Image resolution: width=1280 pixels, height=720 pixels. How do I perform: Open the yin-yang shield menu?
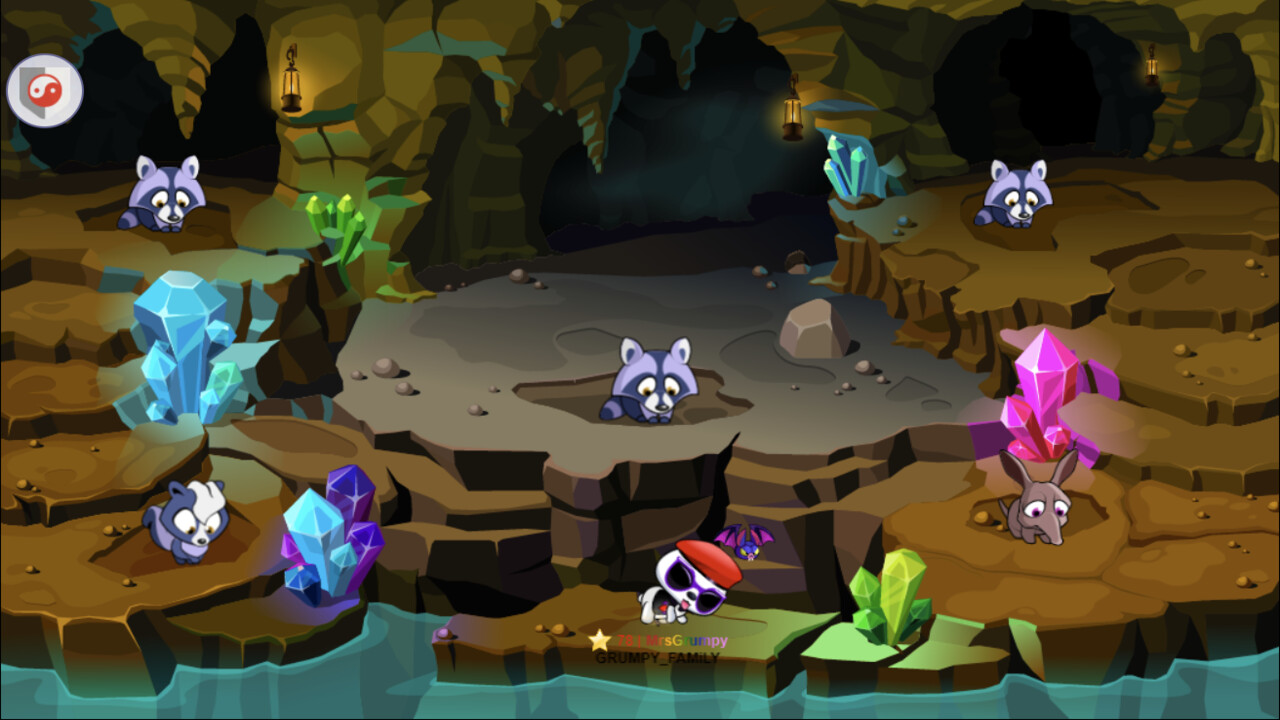[x=45, y=88]
